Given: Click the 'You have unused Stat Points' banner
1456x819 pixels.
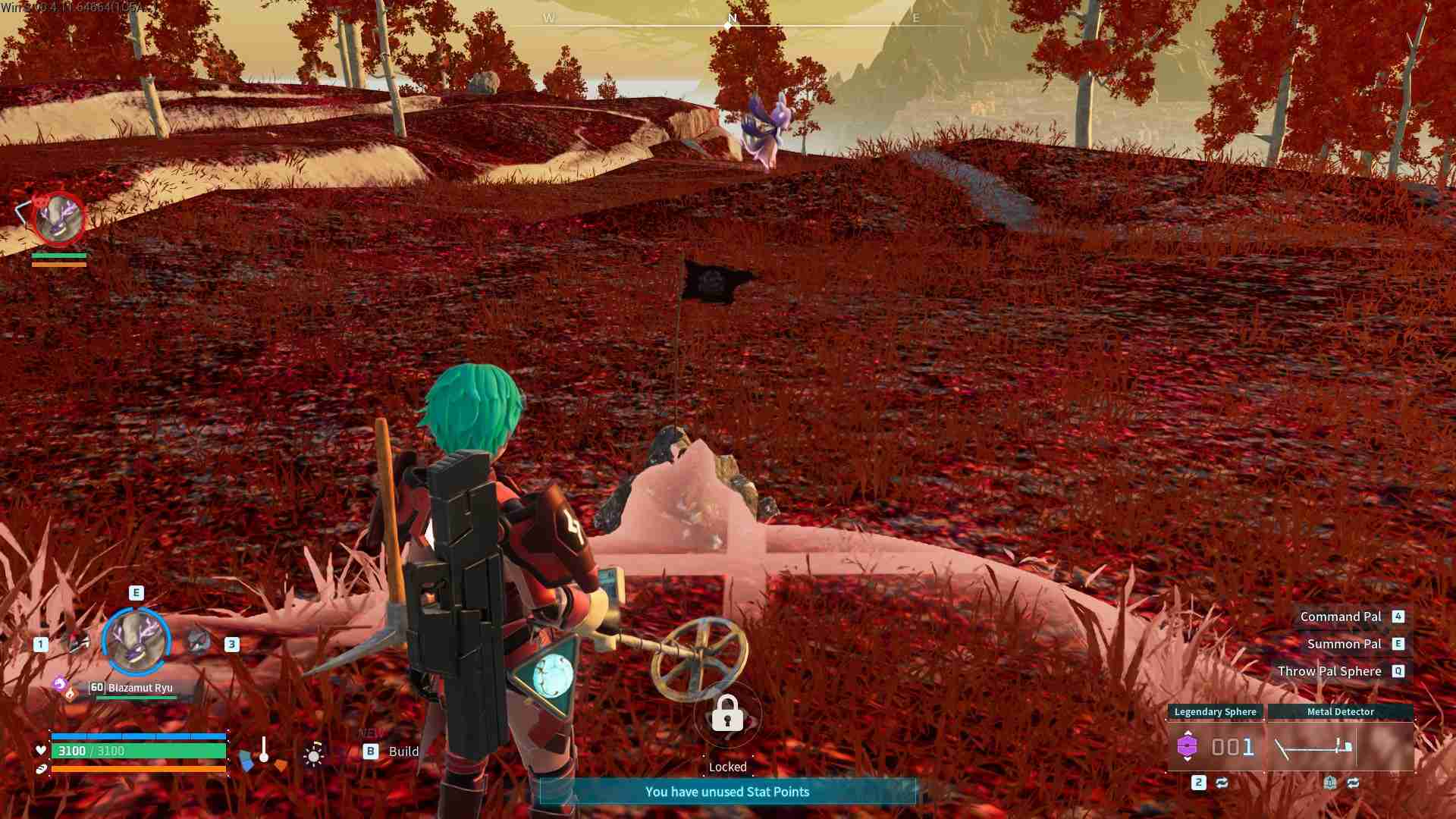Looking at the screenshot, I should coord(727,791).
